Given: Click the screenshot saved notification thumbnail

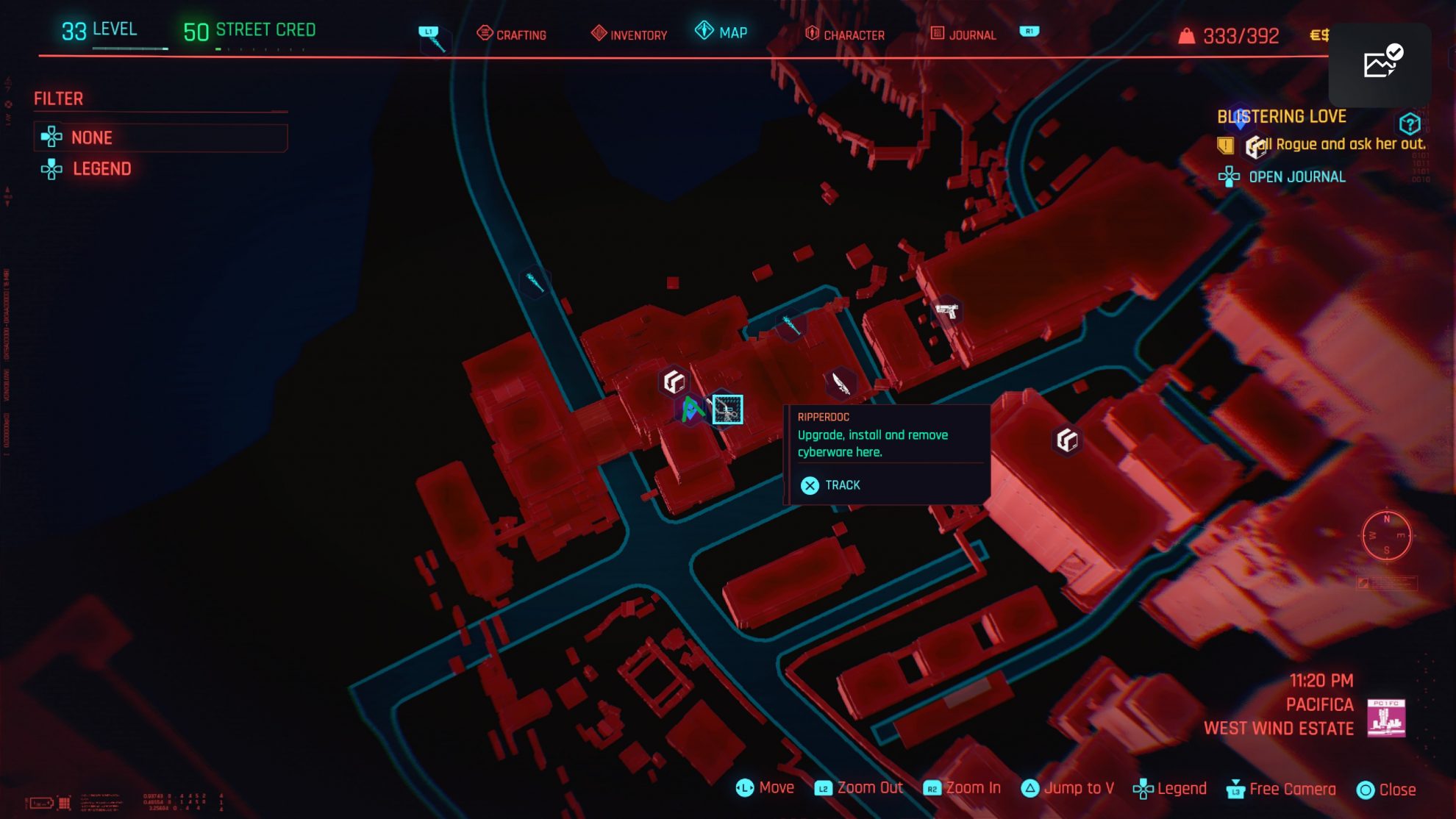Looking at the screenshot, I should click(x=1380, y=64).
